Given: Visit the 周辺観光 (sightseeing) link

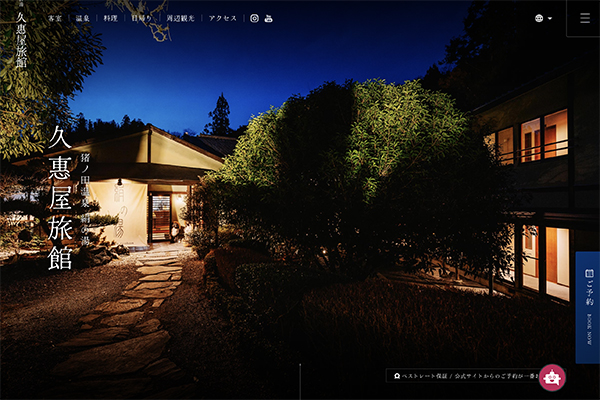Looking at the screenshot, I should tap(181, 18).
